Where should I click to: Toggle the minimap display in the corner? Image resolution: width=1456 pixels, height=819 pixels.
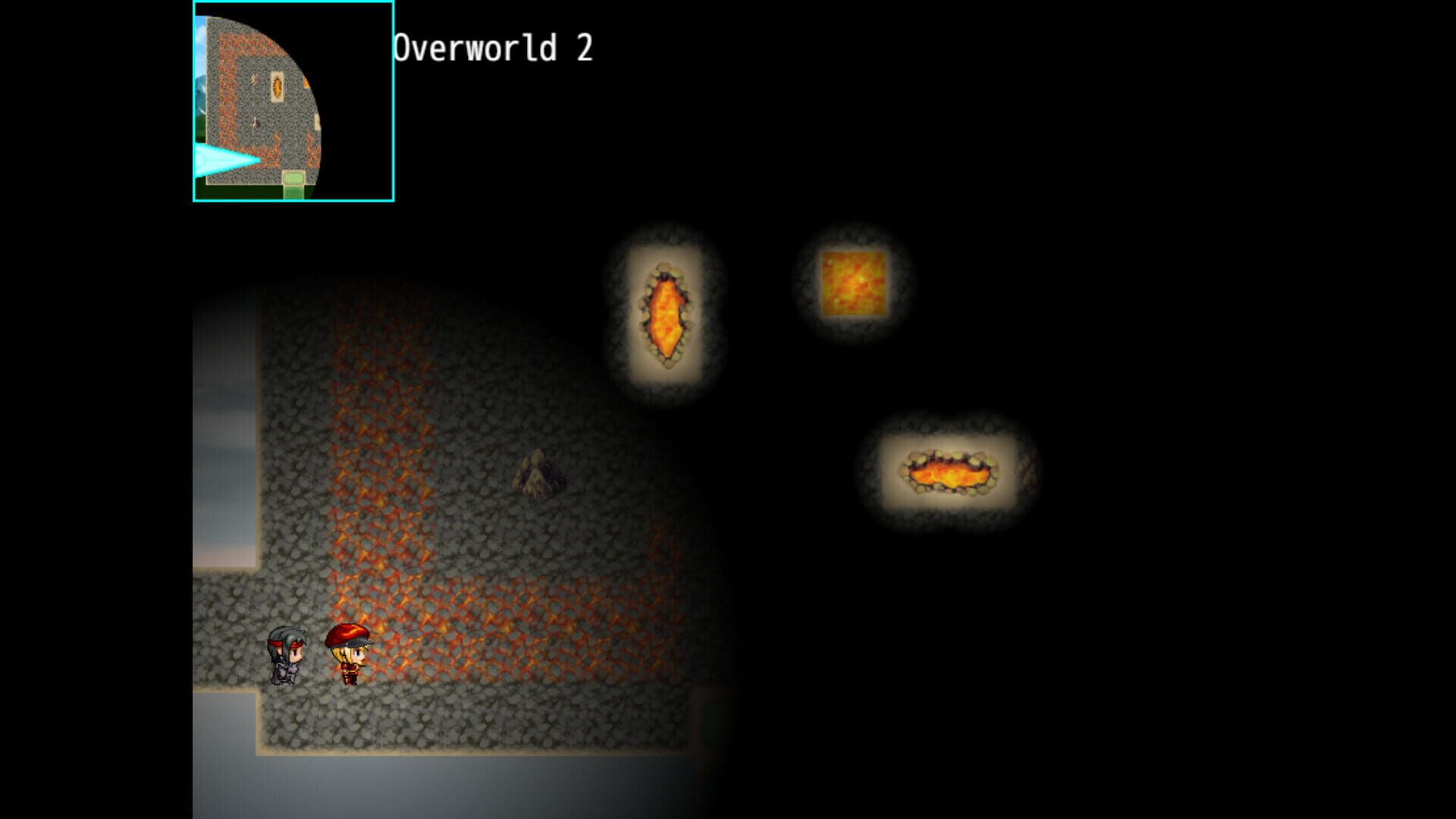point(293,101)
